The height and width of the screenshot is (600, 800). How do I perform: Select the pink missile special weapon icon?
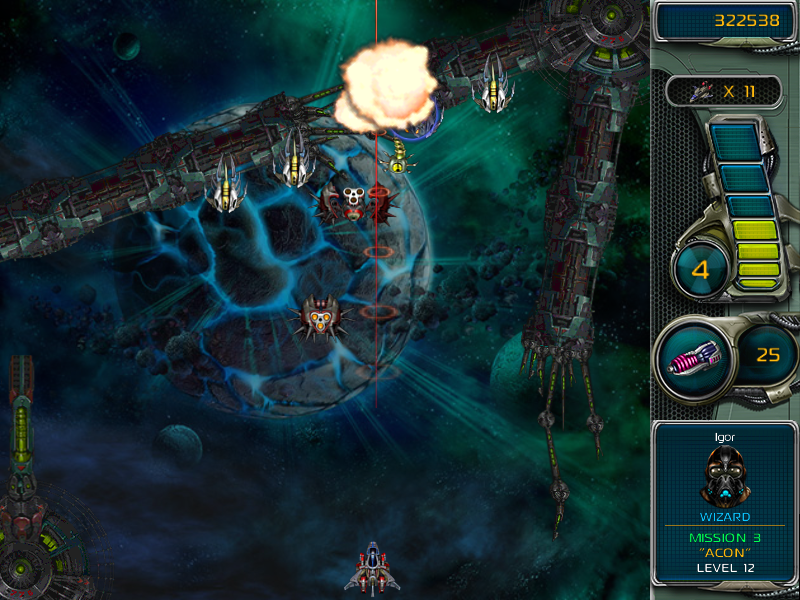click(694, 356)
